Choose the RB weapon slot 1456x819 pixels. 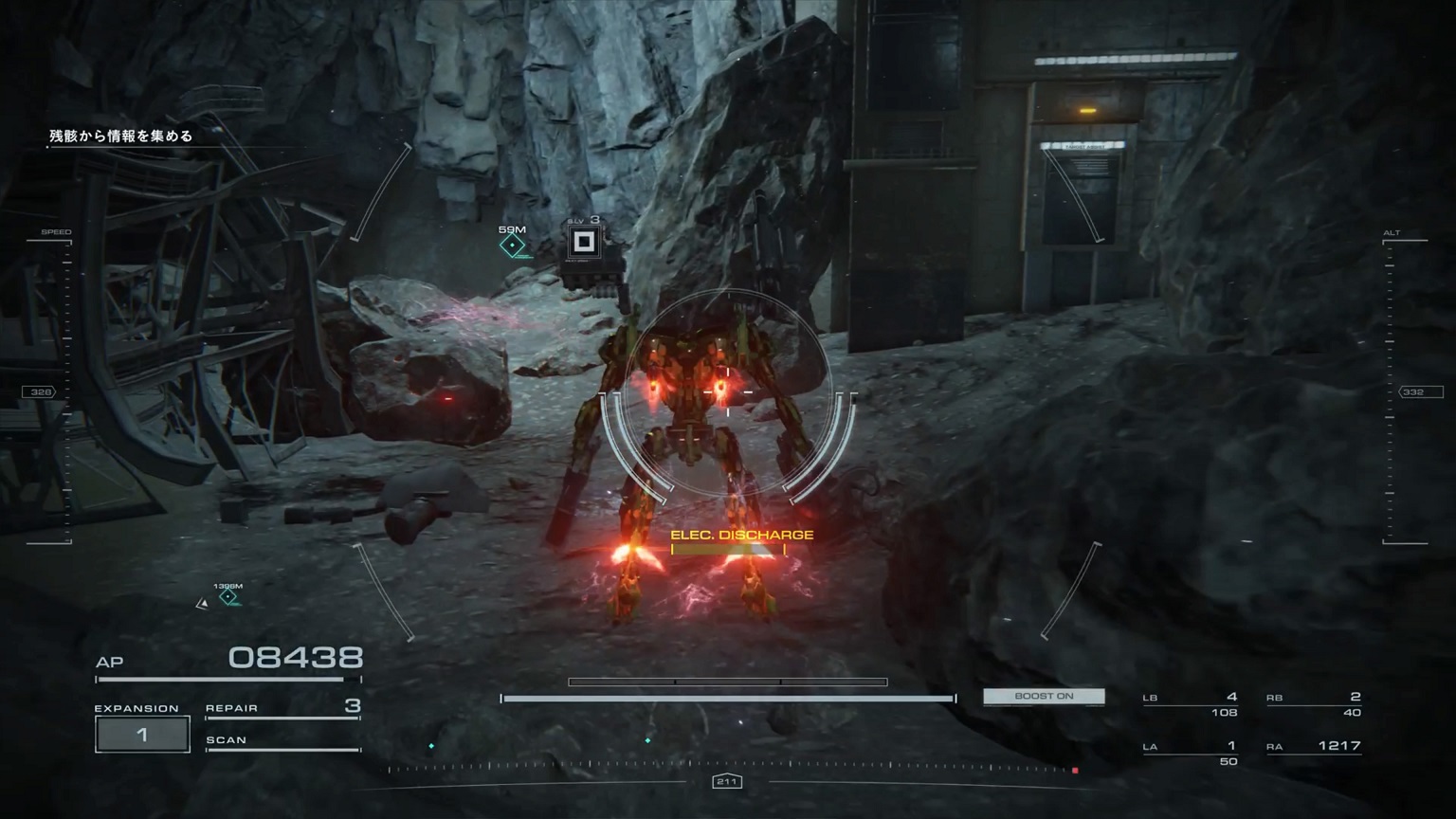click(1314, 704)
